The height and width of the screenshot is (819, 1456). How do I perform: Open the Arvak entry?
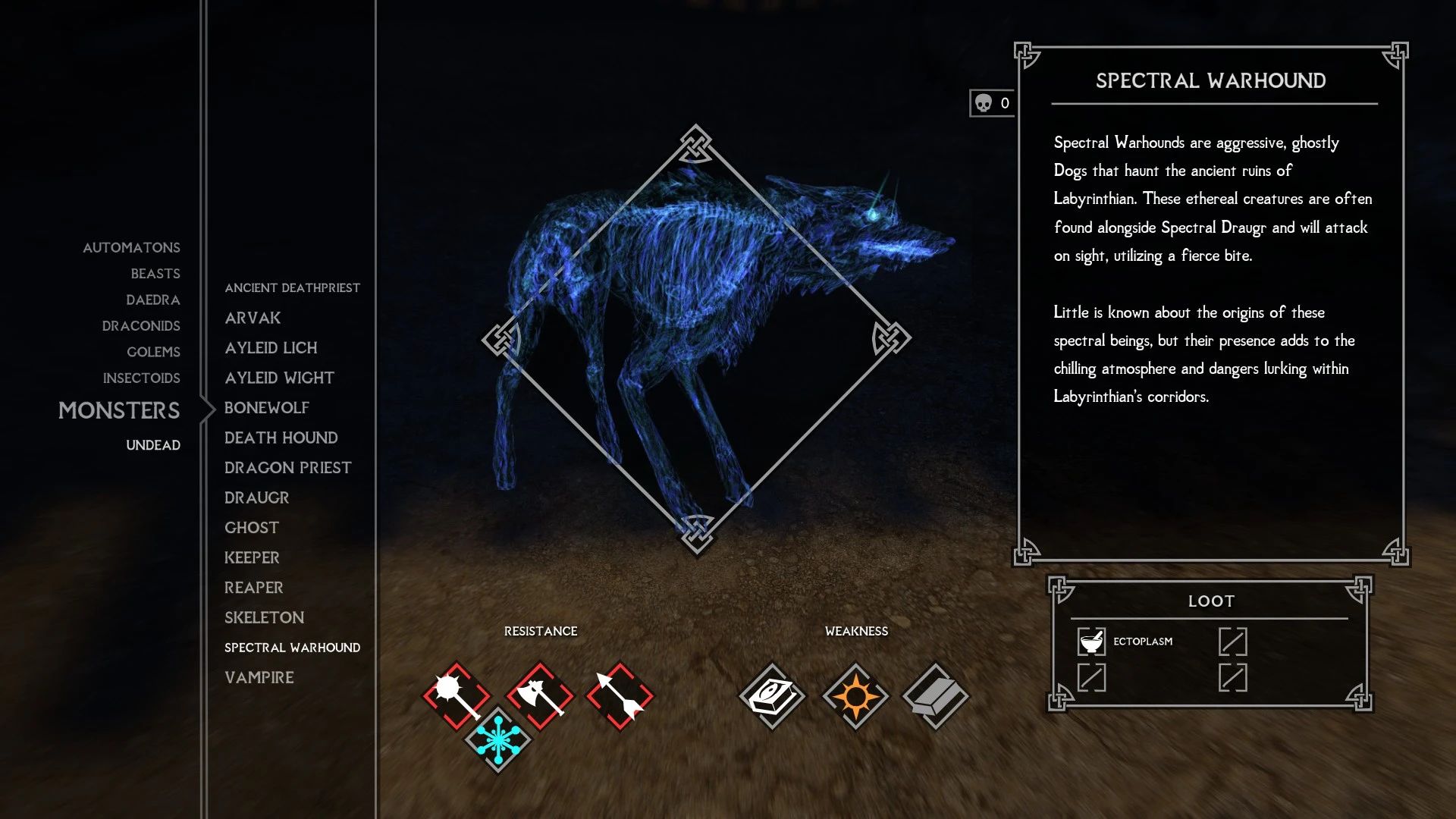252,318
